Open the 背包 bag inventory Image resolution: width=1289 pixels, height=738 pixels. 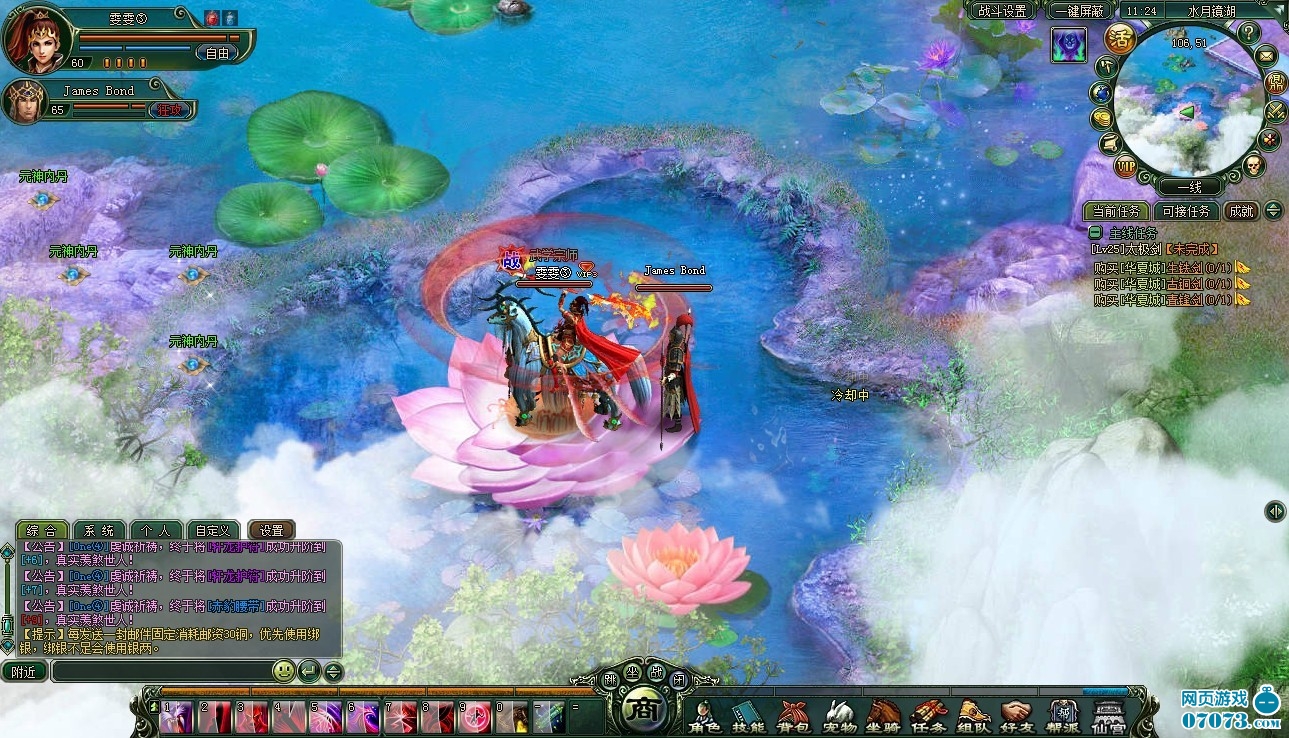click(793, 716)
